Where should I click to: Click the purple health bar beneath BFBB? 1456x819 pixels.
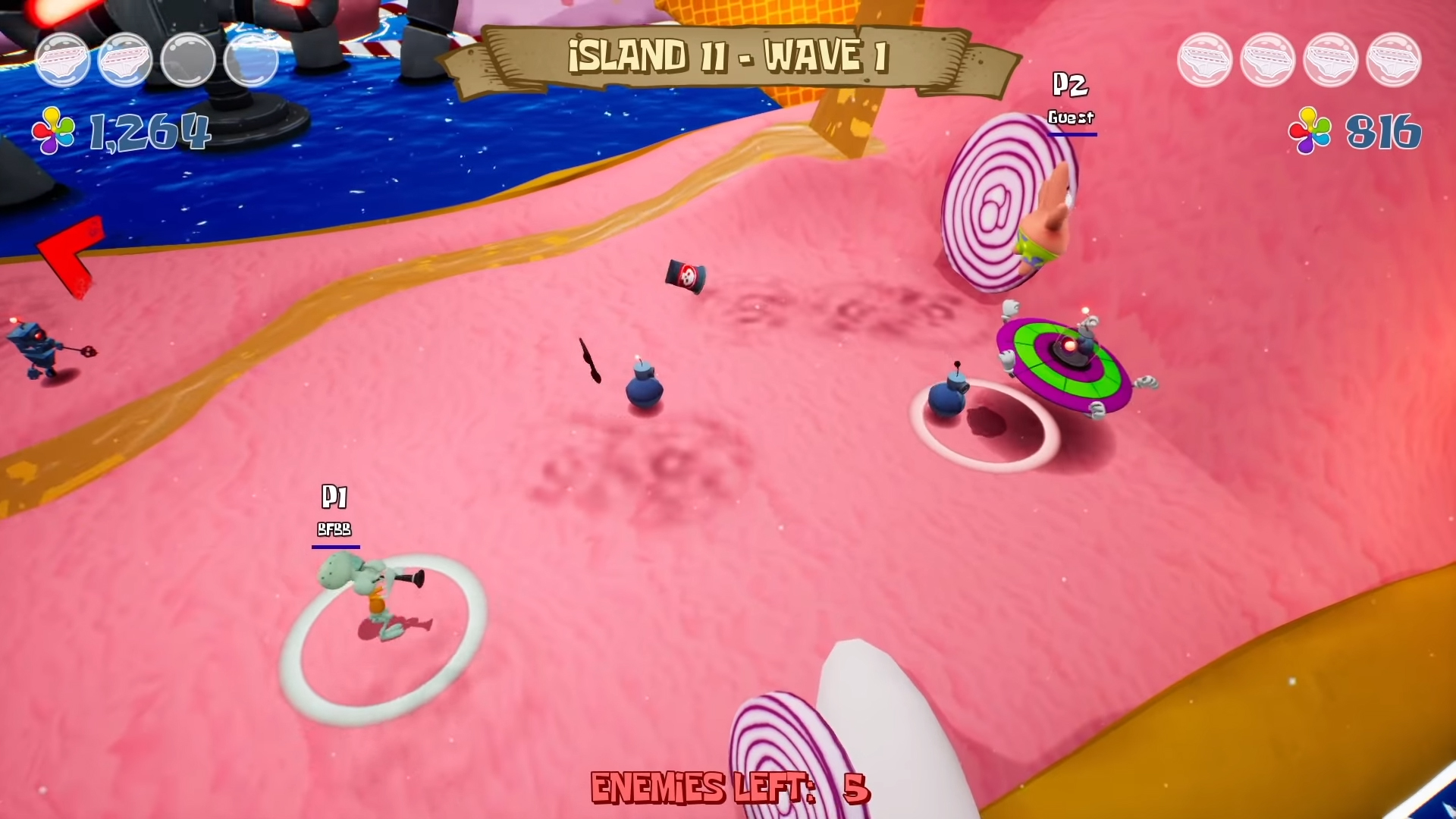337,548
